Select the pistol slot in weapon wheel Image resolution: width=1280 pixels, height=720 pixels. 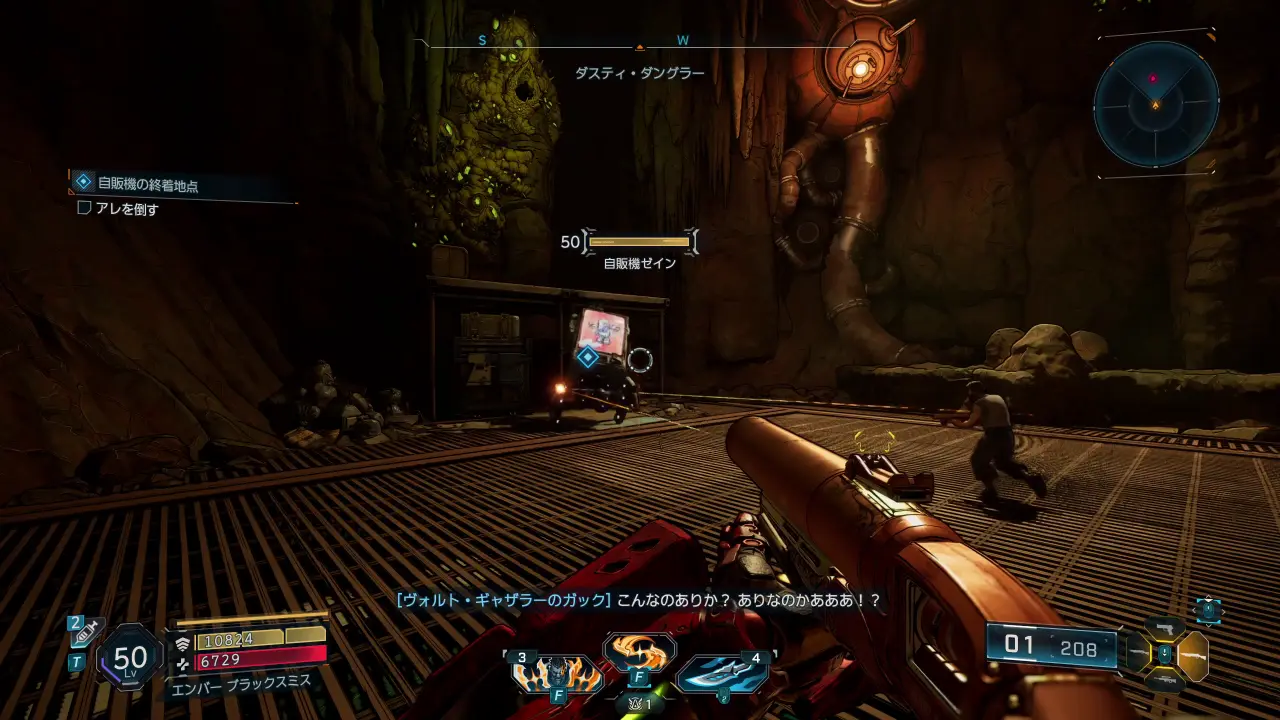point(1164,629)
